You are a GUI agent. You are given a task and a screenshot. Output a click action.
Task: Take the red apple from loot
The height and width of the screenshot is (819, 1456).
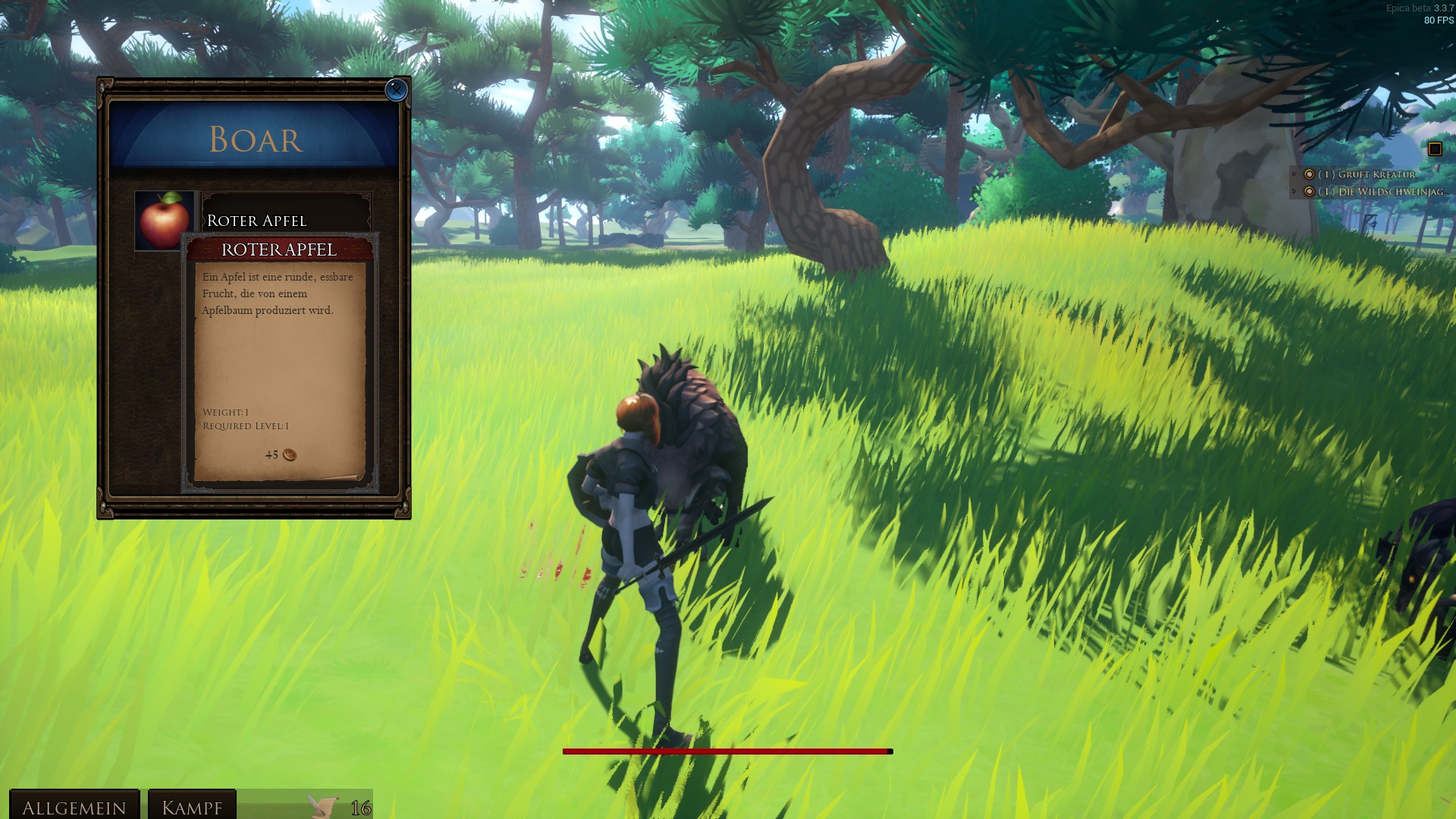[x=164, y=220]
